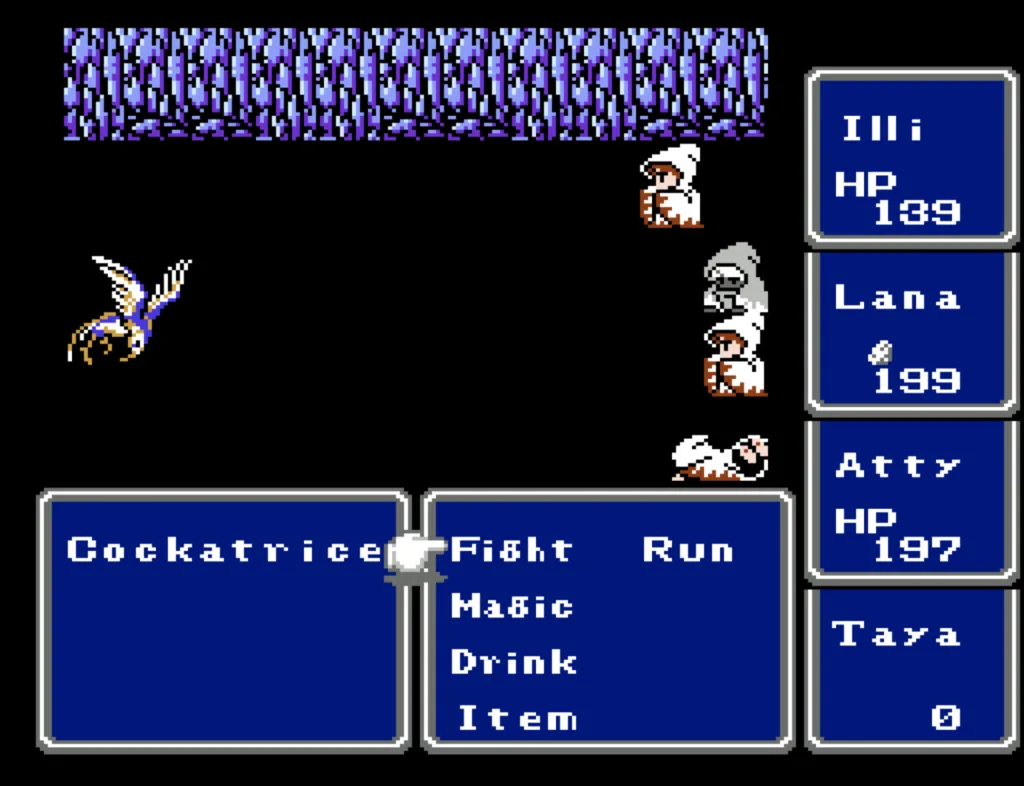Image resolution: width=1024 pixels, height=786 pixels.
Task: Choose Run to flee battle
Action: 687,550
